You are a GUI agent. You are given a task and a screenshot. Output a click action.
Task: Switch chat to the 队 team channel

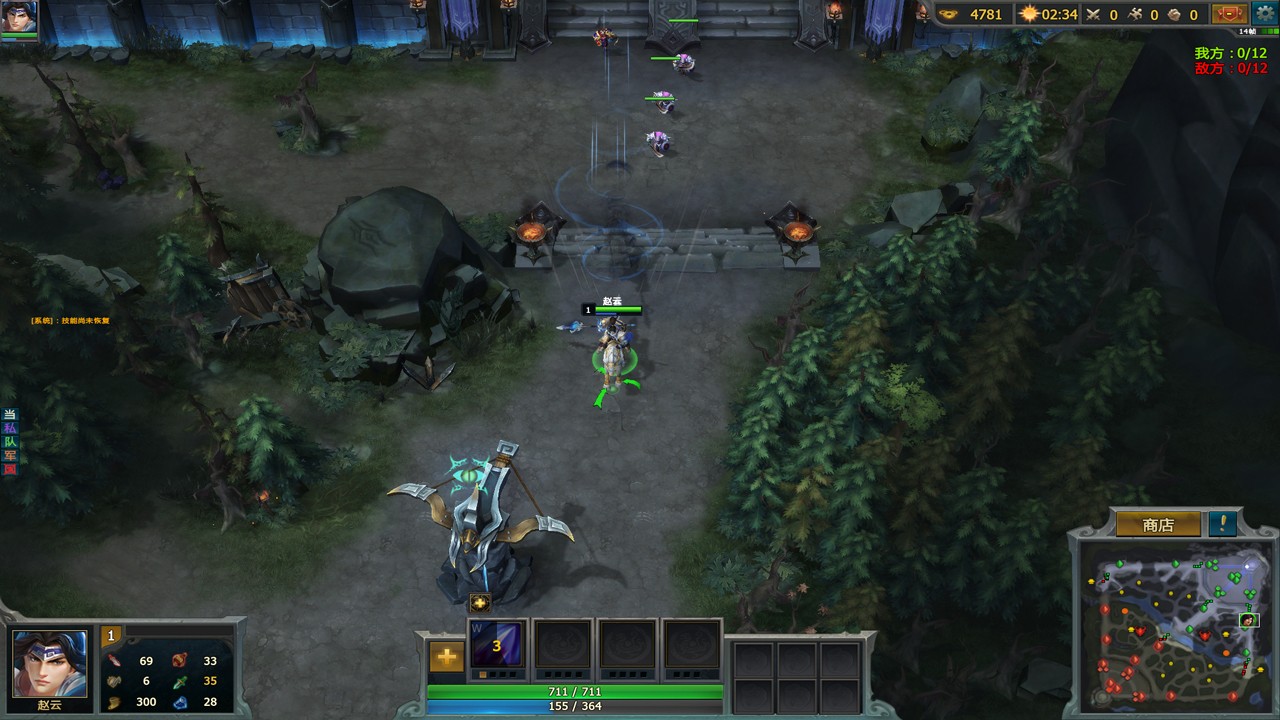[x=10, y=442]
